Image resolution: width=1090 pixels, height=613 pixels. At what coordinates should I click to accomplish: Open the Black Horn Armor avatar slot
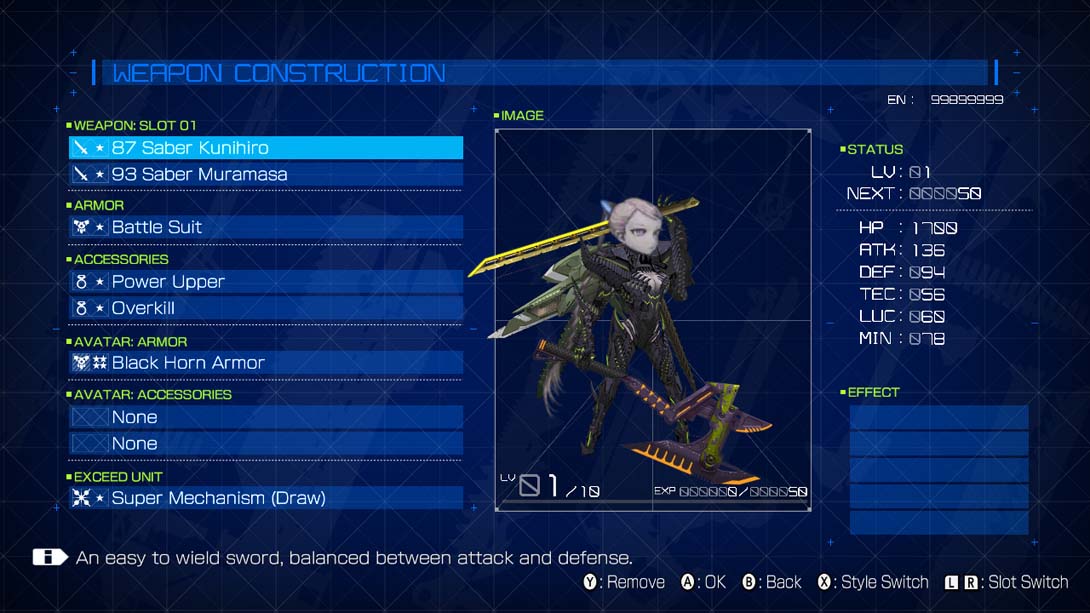click(265, 363)
